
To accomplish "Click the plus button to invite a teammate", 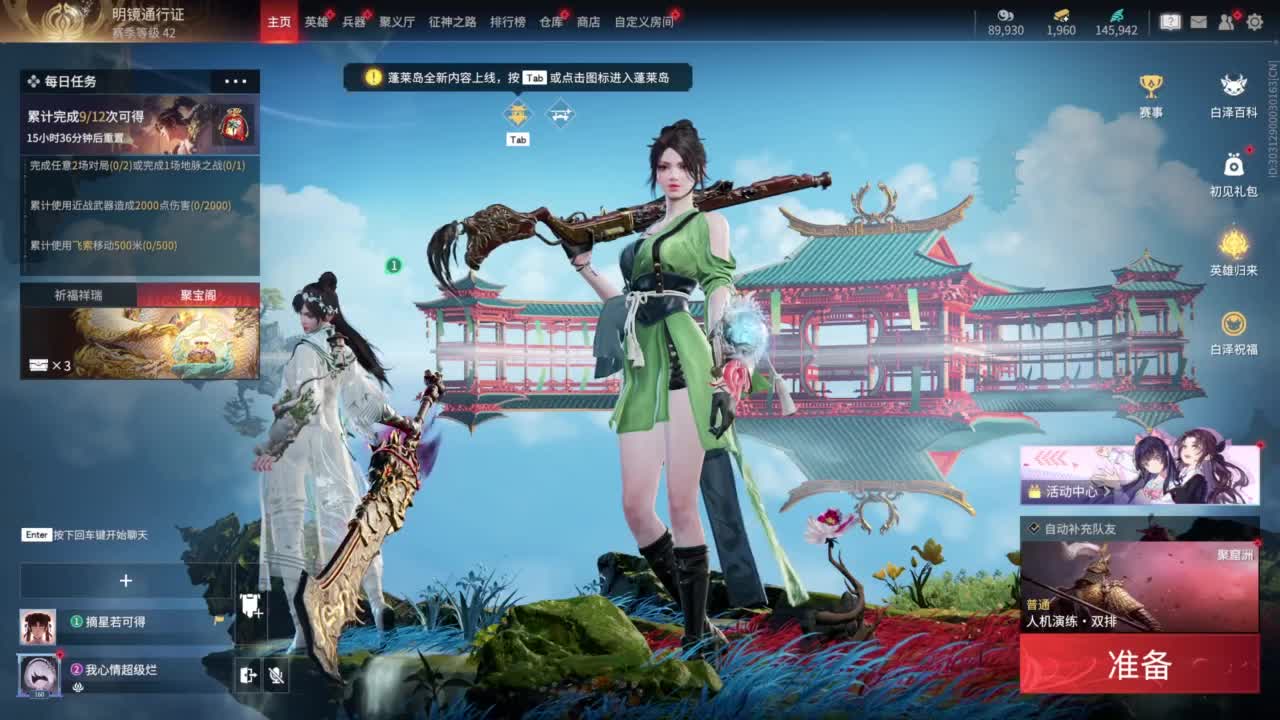I will (124, 582).
